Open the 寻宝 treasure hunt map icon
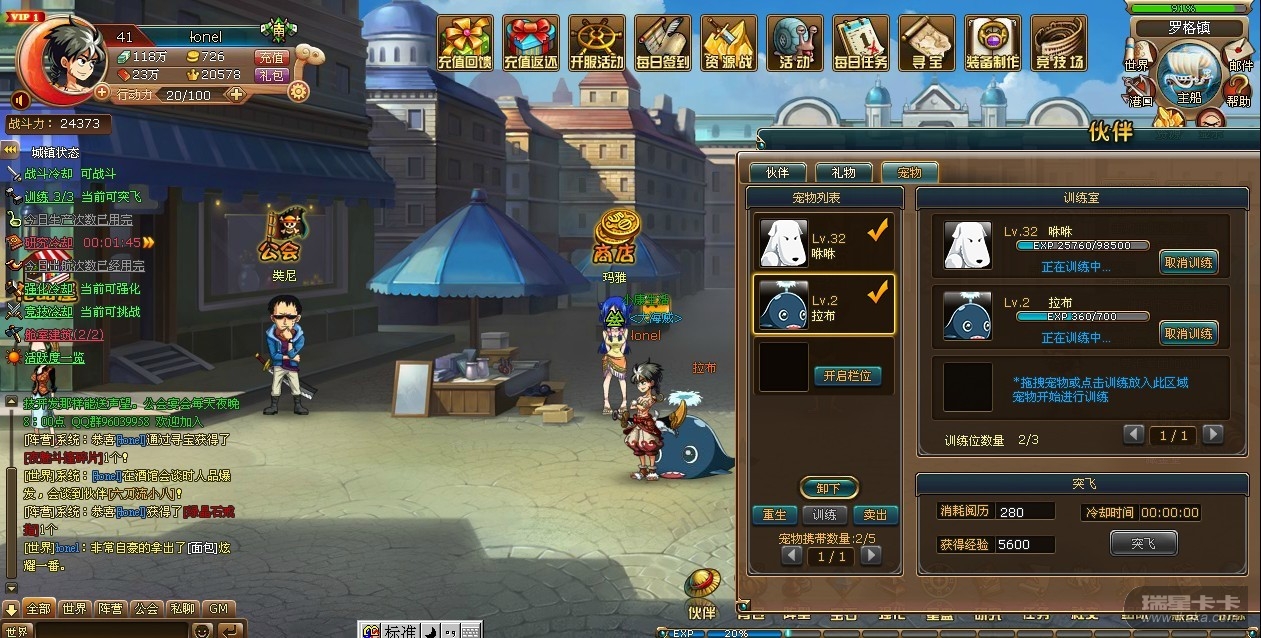 [x=926, y=43]
